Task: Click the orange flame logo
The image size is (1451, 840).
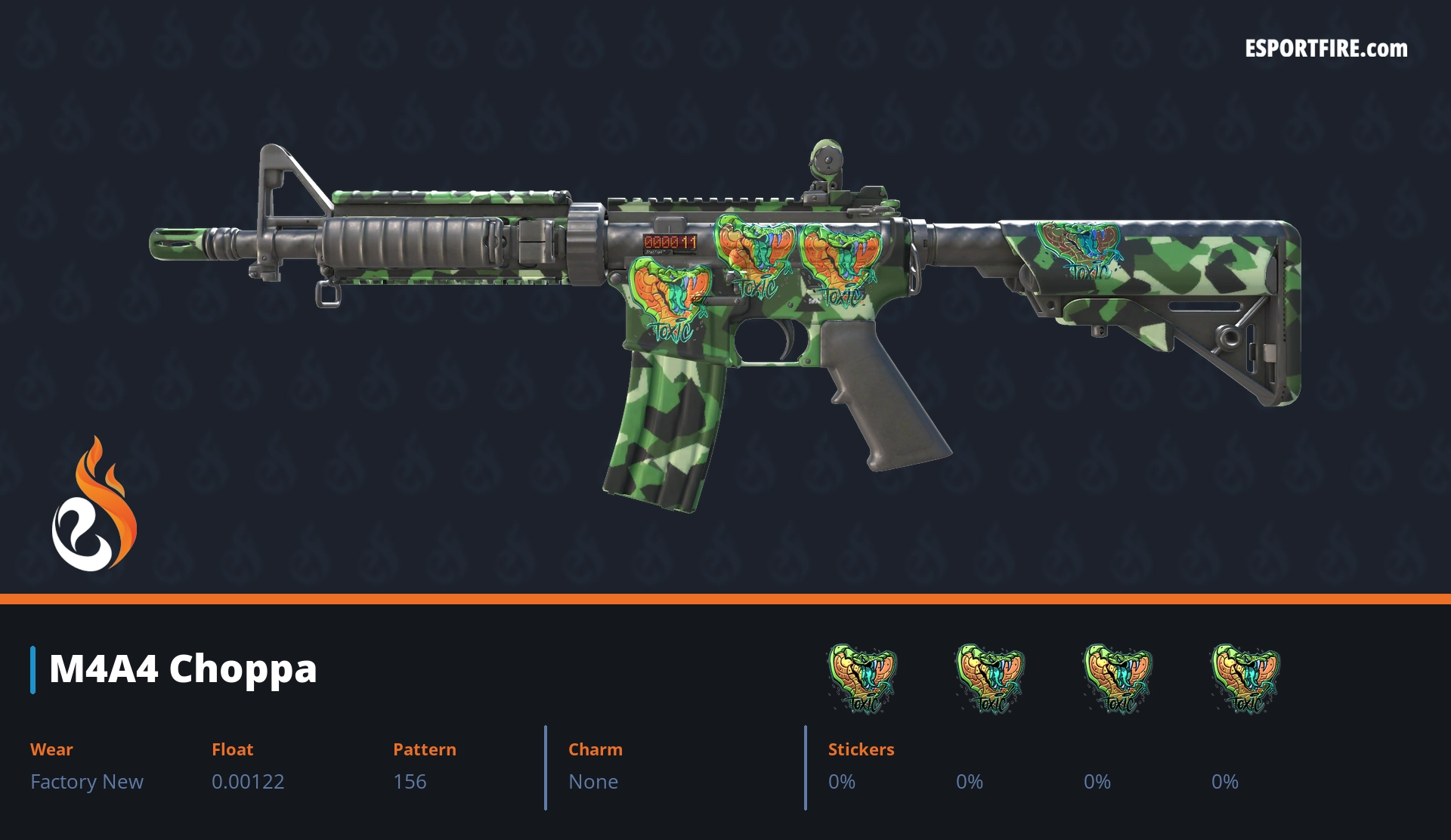Action: (94, 506)
